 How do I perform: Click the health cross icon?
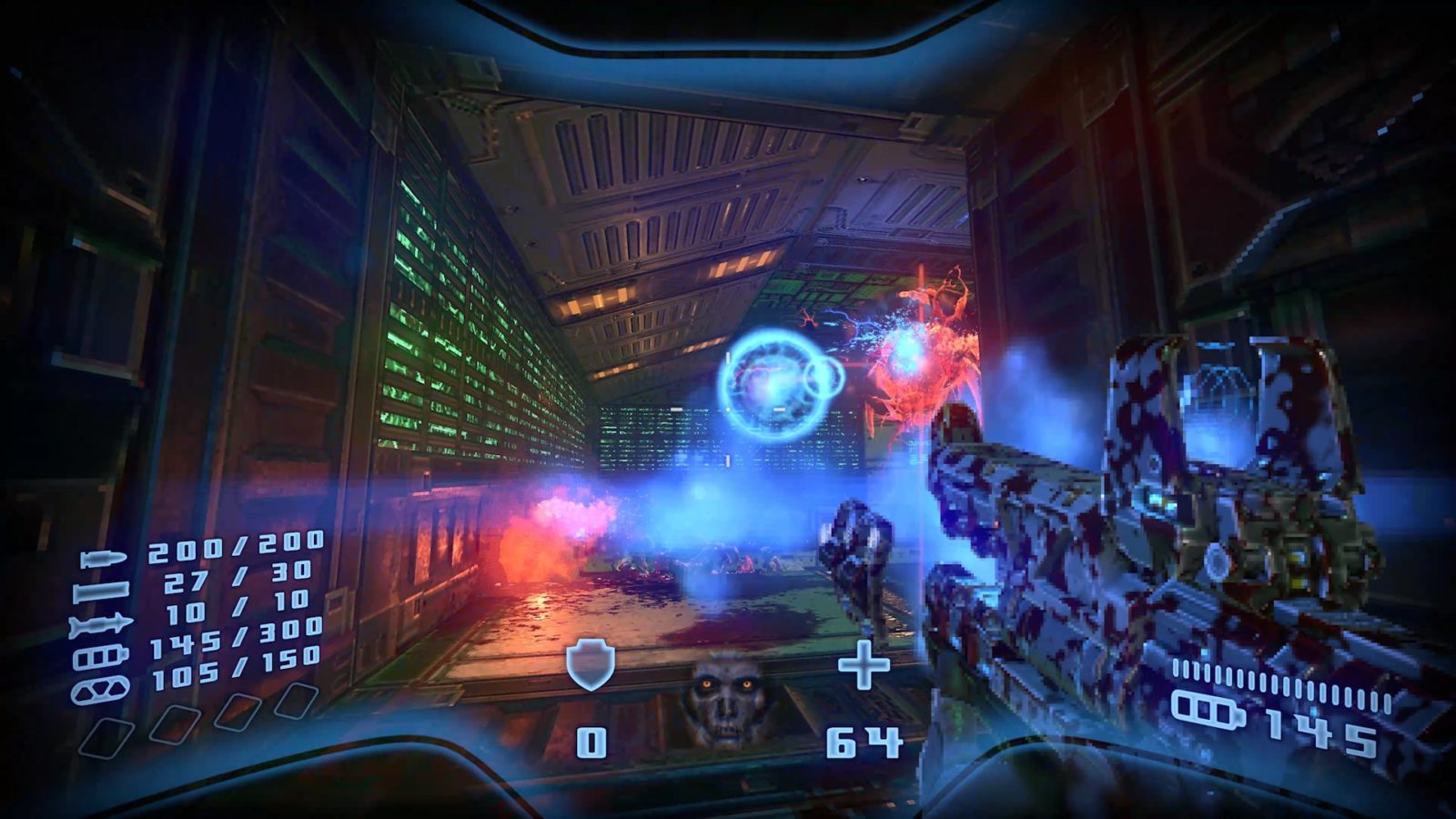[863, 665]
